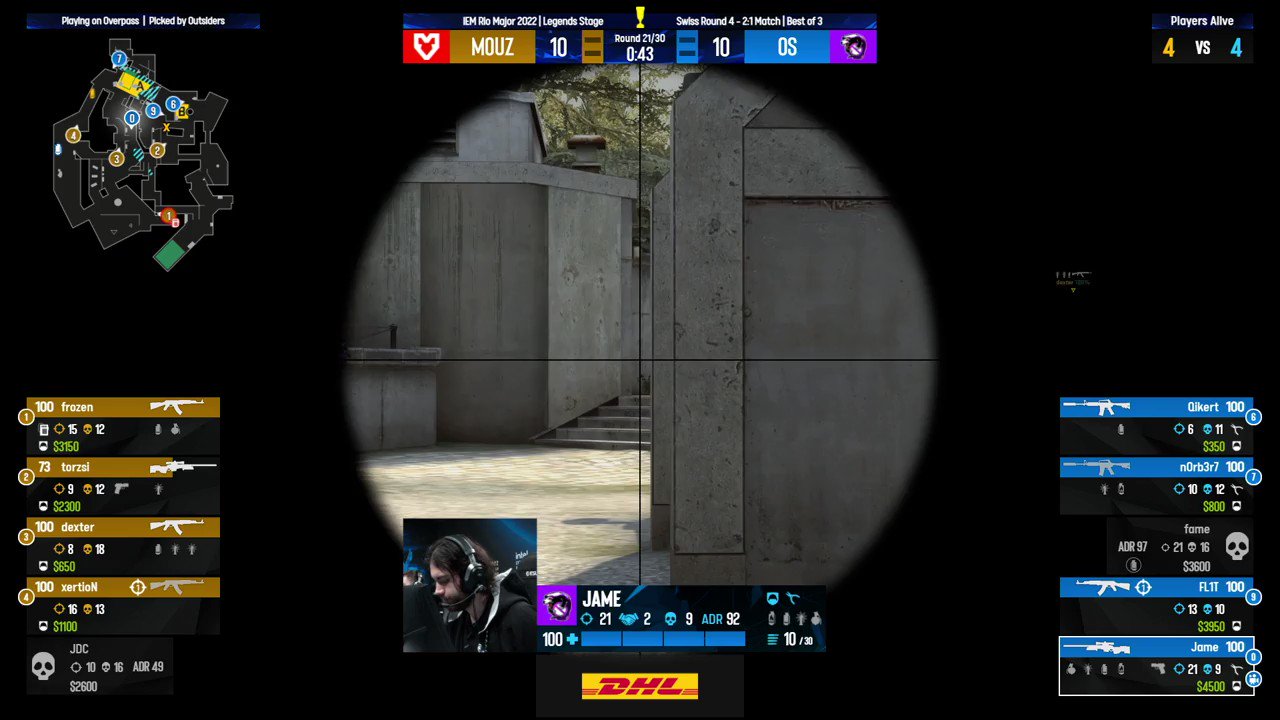The height and width of the screenshot is (720, 1280).
Task: Click the skull icon on fame's dead panel
Action: coord(1236,546)
